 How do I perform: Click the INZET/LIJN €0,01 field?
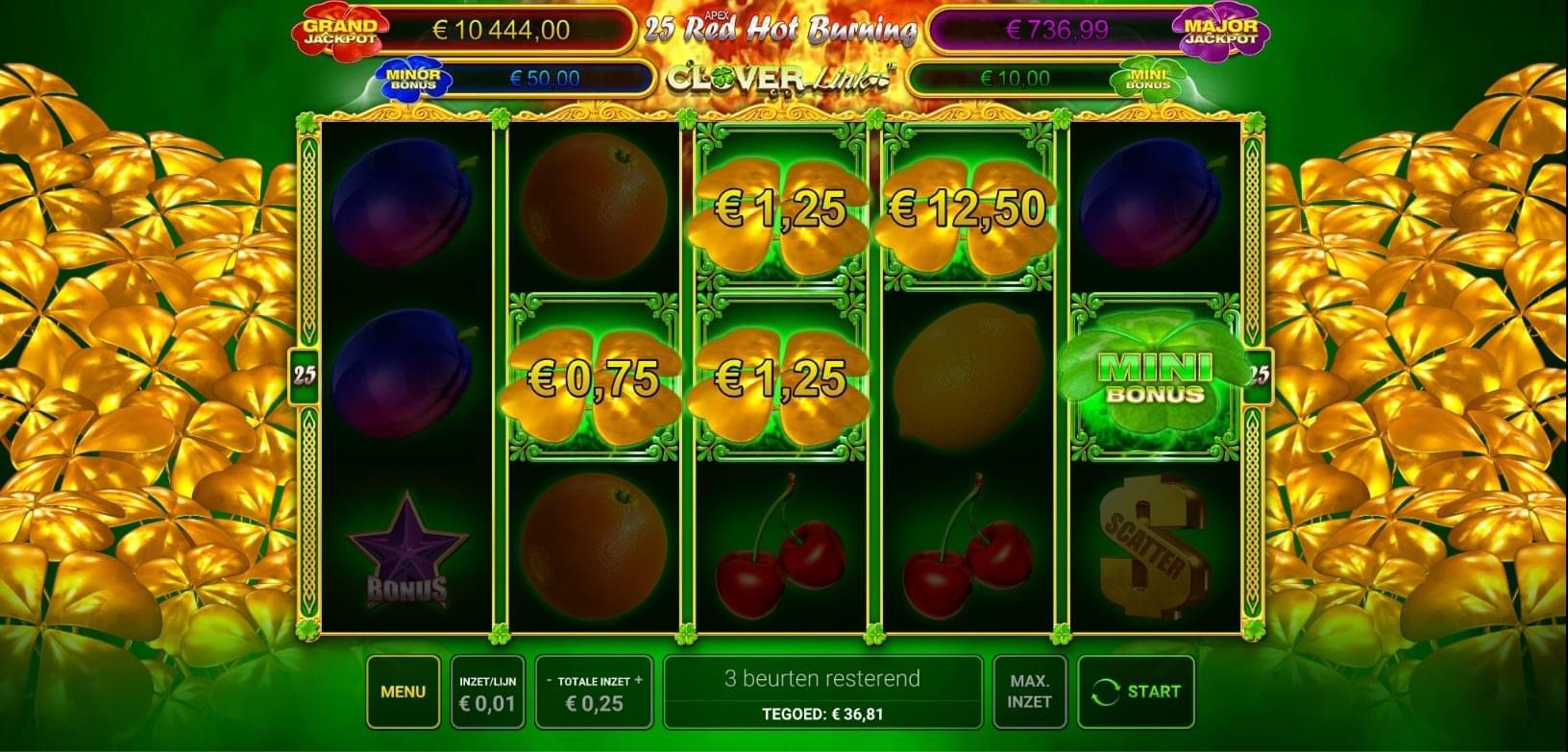pos(487,691)
